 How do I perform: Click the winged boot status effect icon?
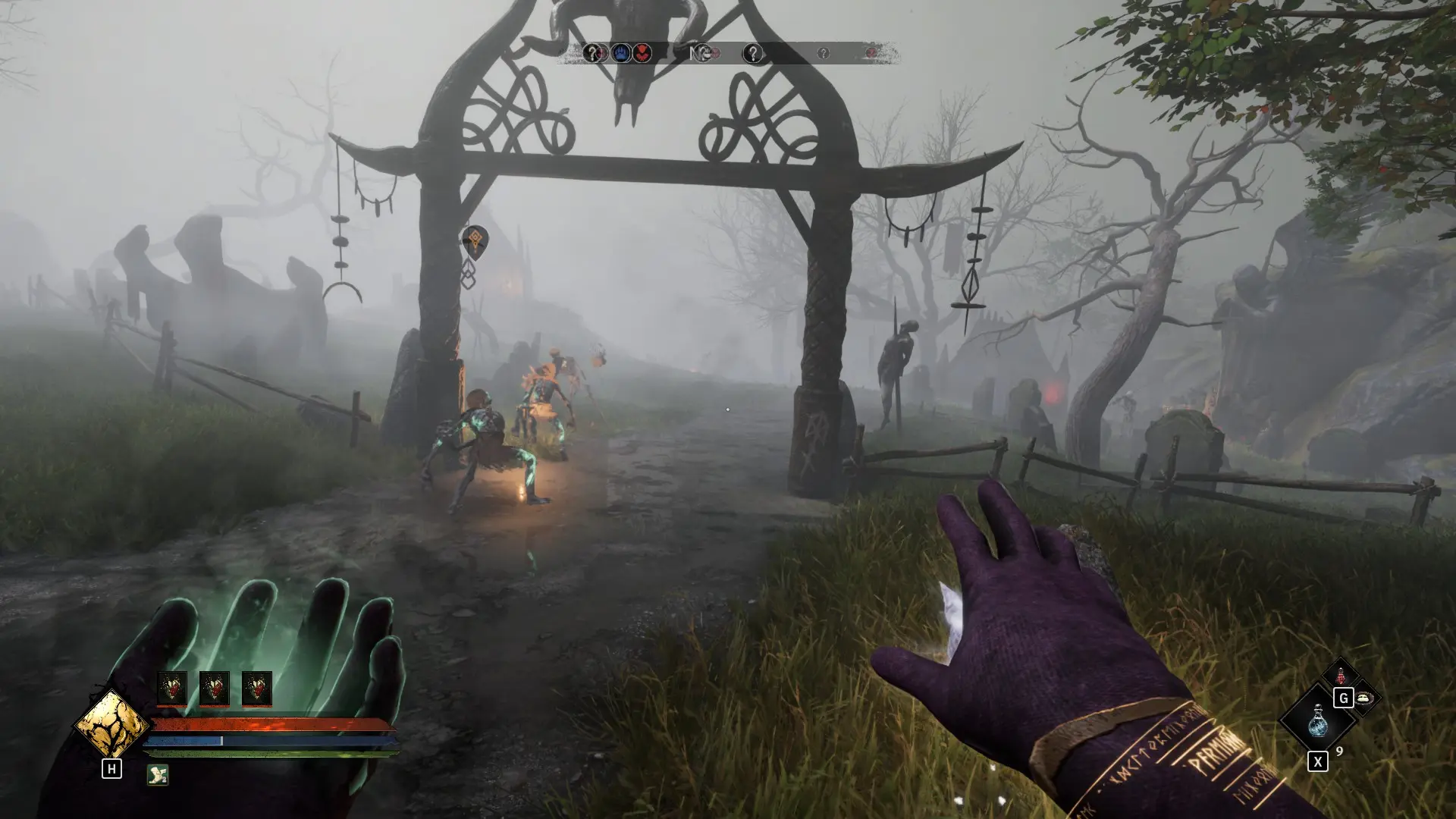(x=158, y=774)
